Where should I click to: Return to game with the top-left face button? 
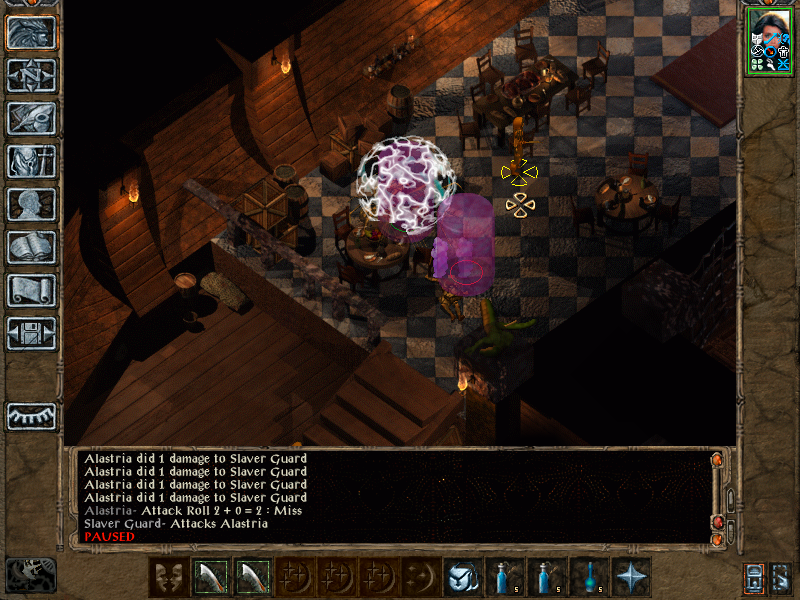coord(32,33)
